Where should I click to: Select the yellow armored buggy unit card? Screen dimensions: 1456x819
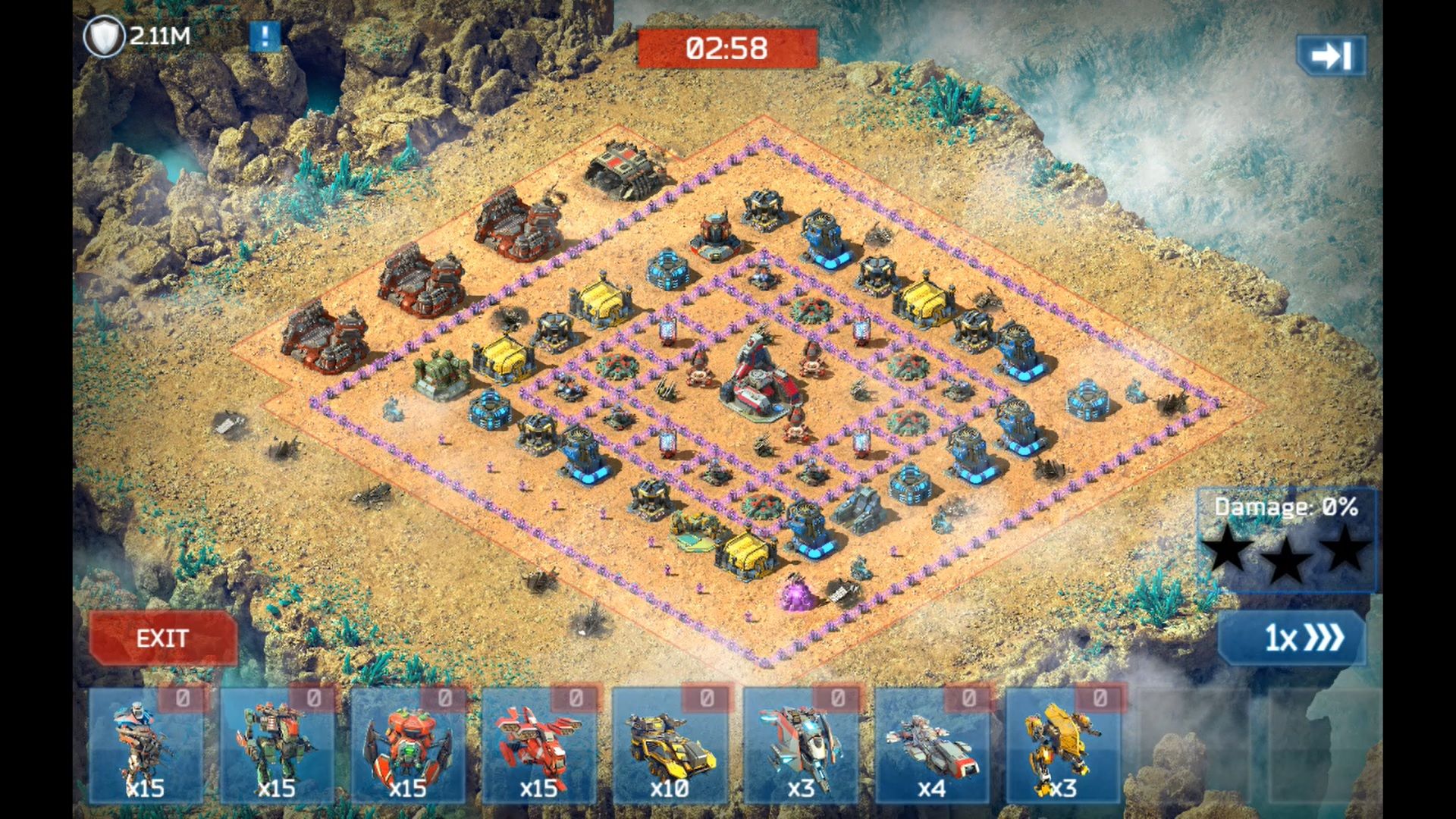tap(670, 745)
